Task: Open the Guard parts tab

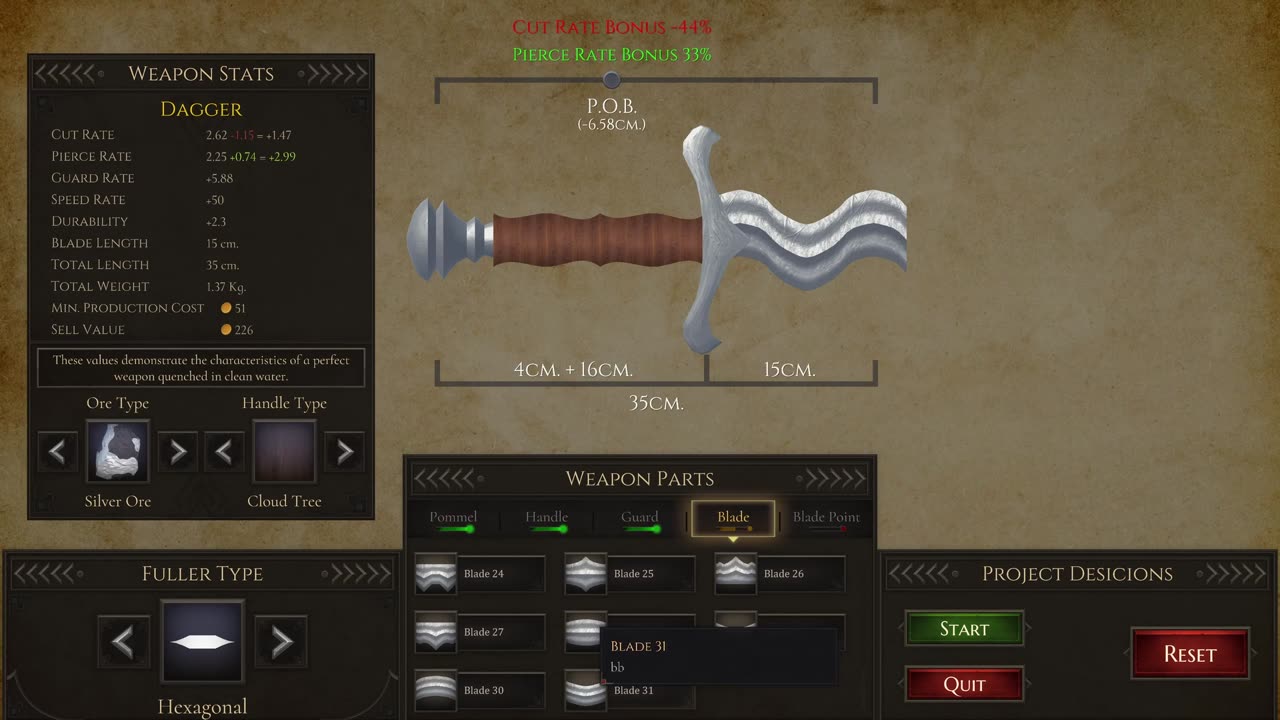Action: click(x=640, y=518)
